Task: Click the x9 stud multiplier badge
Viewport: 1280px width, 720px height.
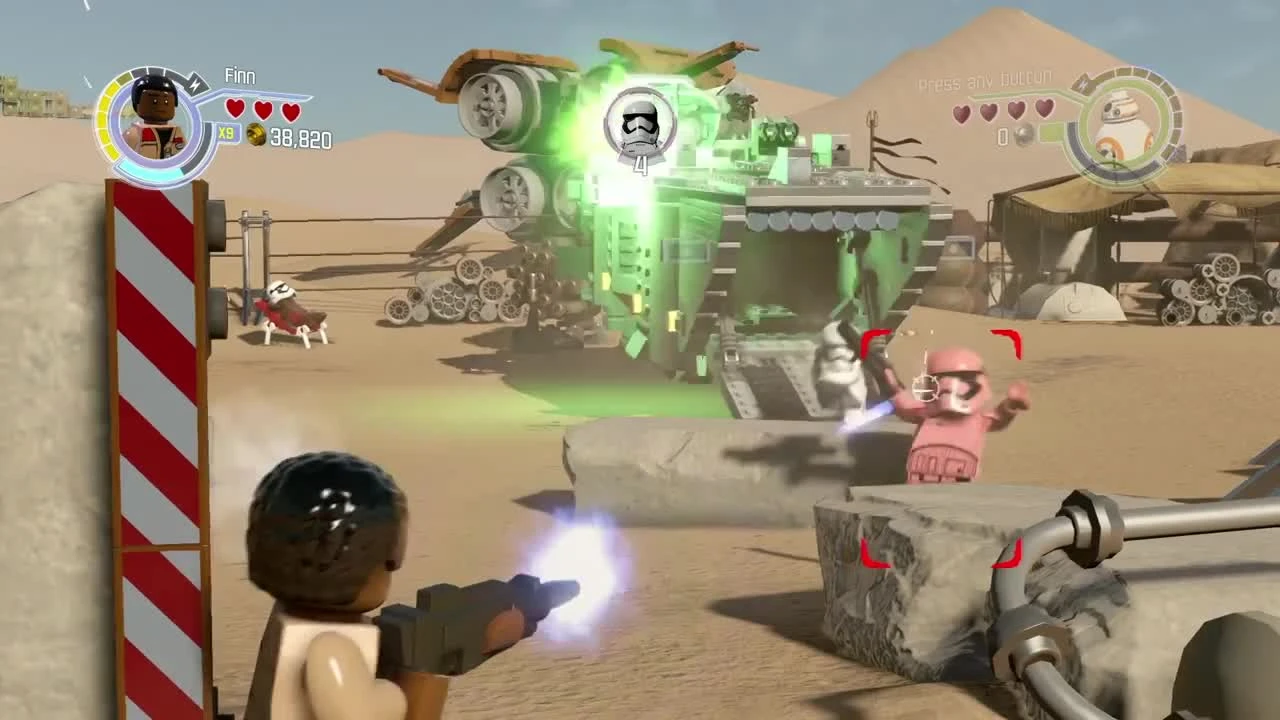Action: (226, 133)
